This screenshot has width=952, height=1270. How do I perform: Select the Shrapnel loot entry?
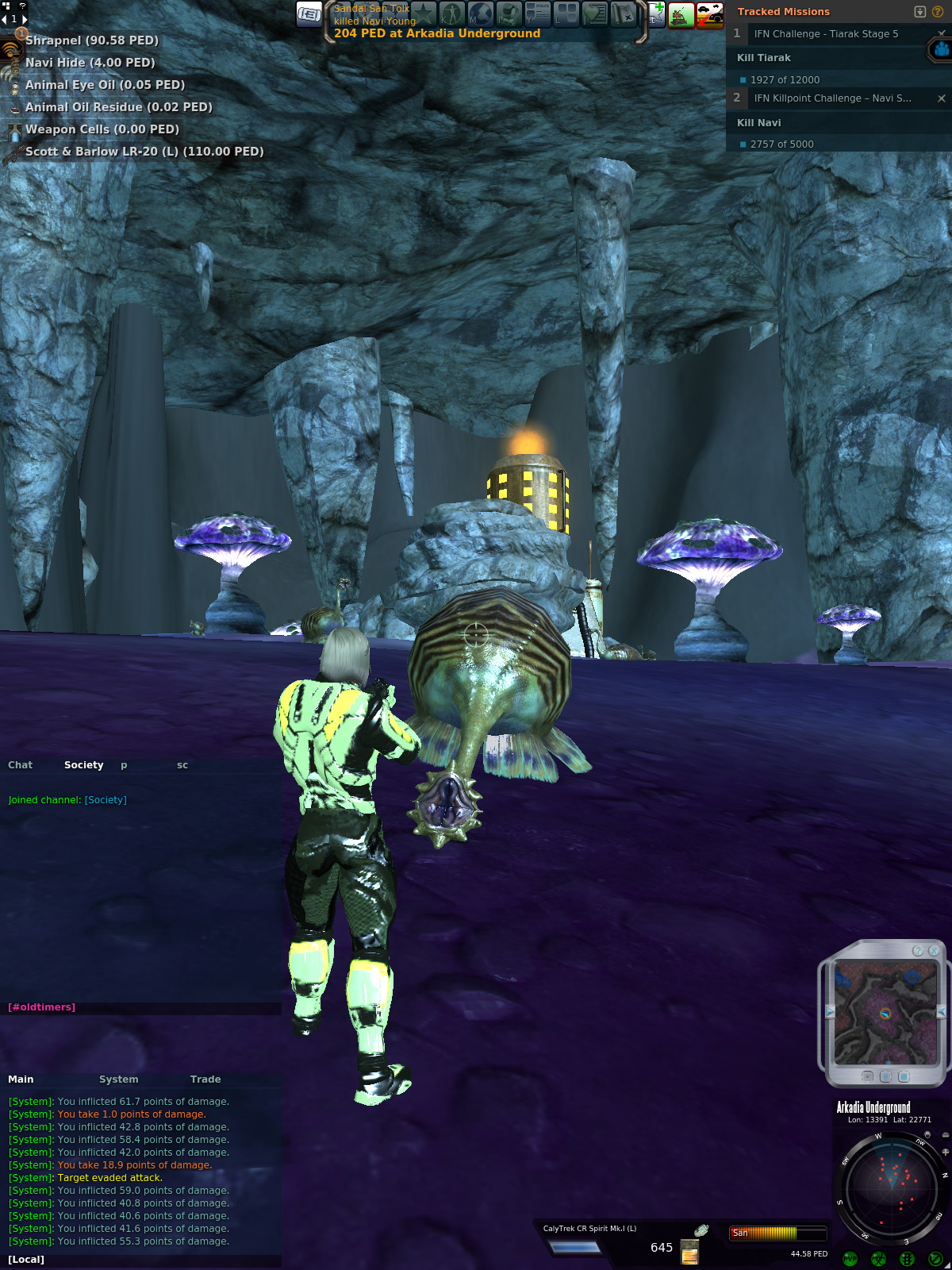coord(91,40)
